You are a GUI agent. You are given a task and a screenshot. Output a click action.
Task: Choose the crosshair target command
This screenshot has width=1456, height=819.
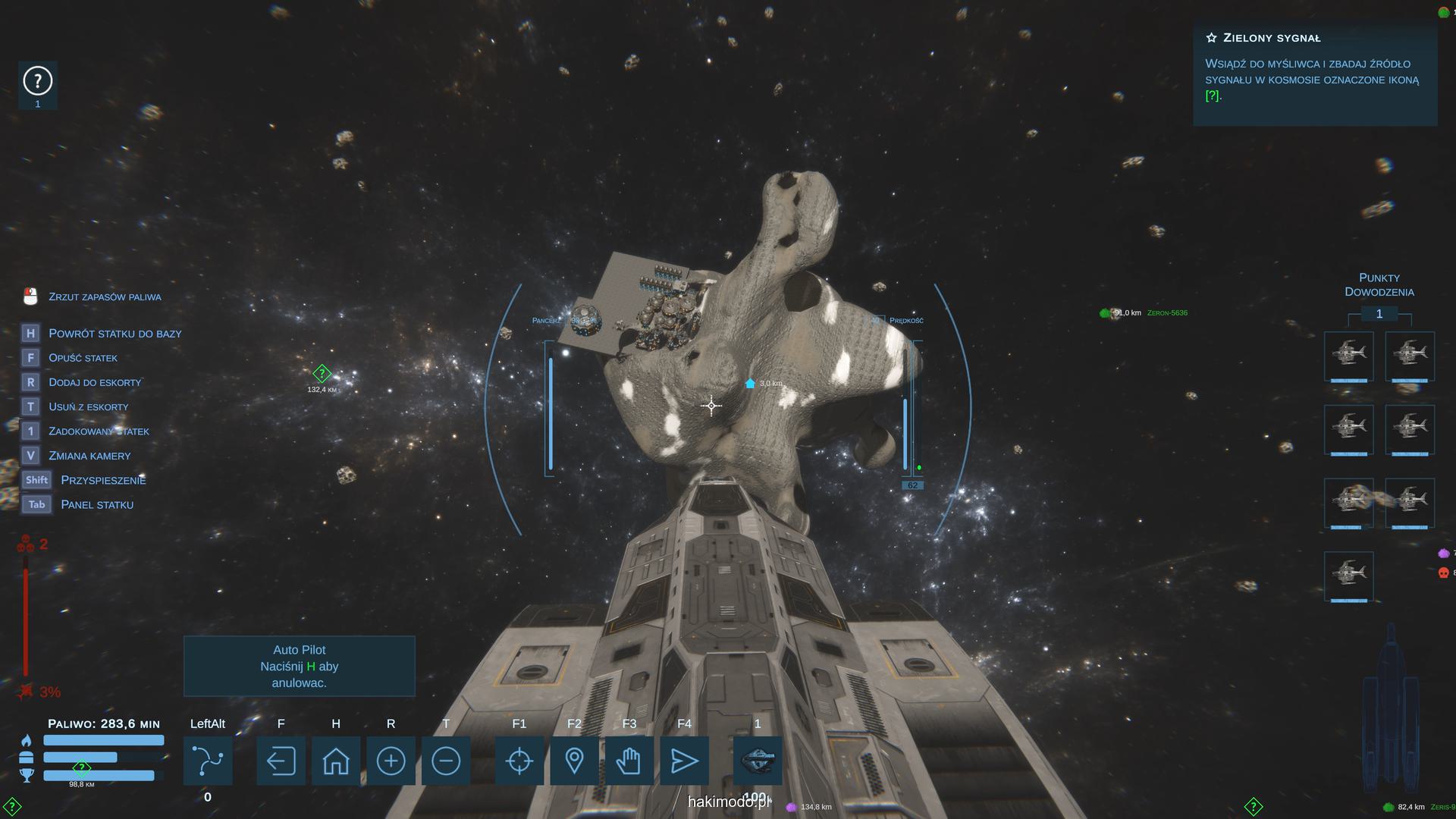[x=519, y=761]
